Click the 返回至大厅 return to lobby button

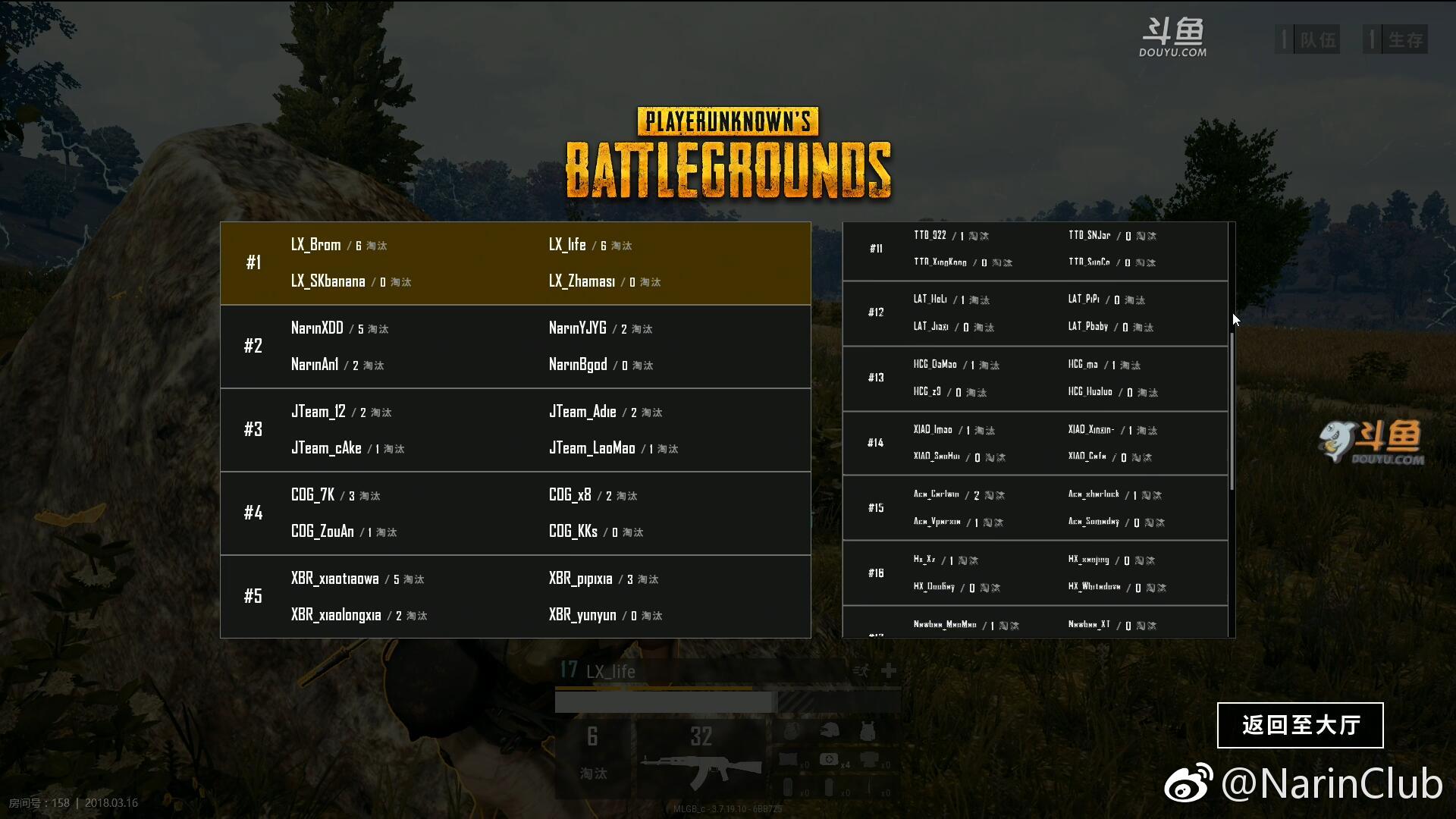[x=1300, y=725]
